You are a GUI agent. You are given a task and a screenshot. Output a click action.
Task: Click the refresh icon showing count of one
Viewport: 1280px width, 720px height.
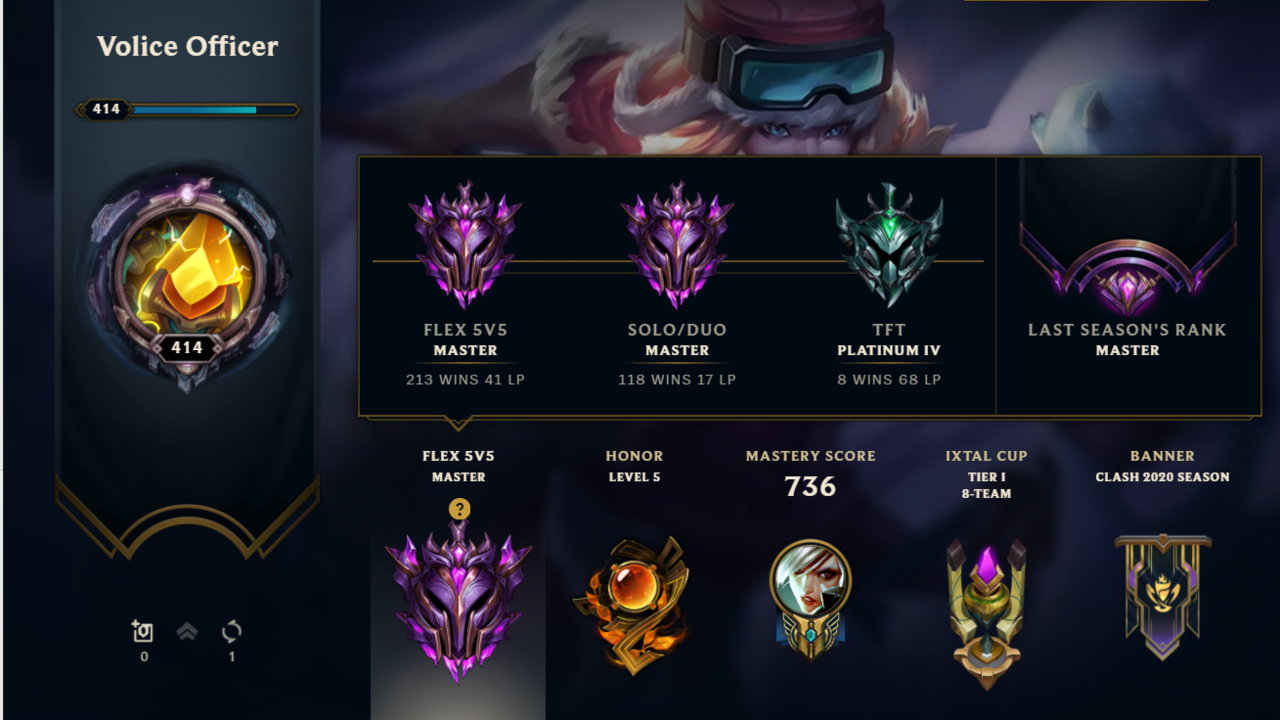coord(230,632)
